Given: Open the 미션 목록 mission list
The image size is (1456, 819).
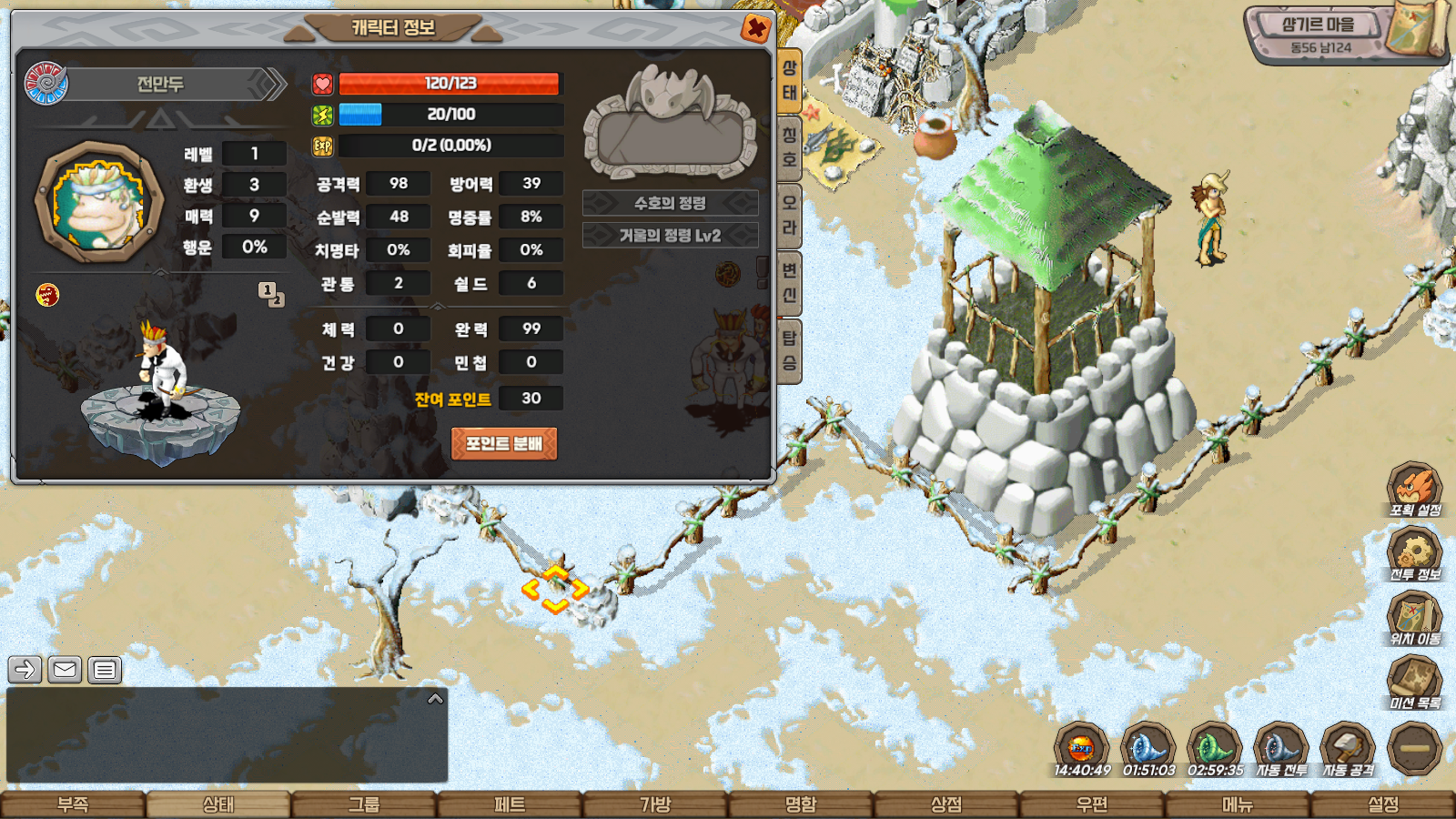Looking at the screenshot, I should tap(1414, 682).
